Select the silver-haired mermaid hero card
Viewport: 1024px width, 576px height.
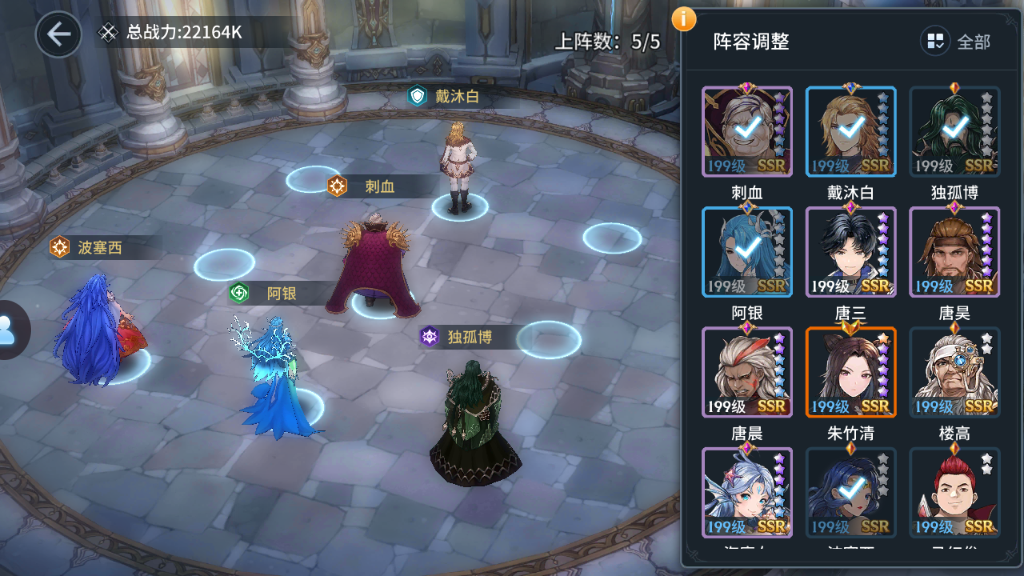747,492
